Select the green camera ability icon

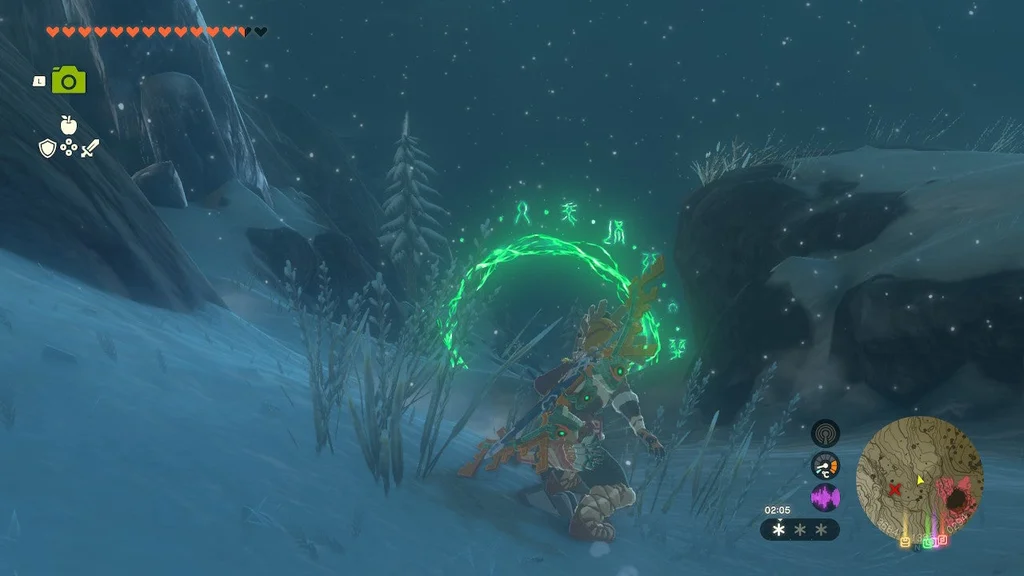68,80
